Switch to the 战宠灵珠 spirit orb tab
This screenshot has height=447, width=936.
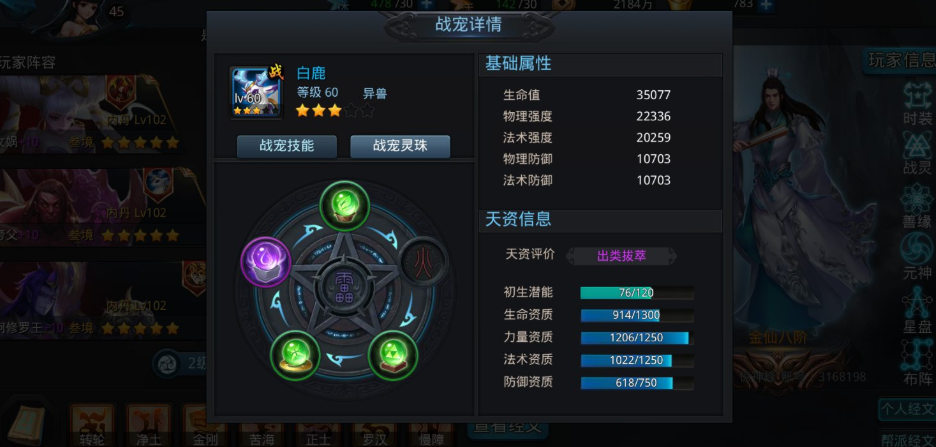pos(400,146)
